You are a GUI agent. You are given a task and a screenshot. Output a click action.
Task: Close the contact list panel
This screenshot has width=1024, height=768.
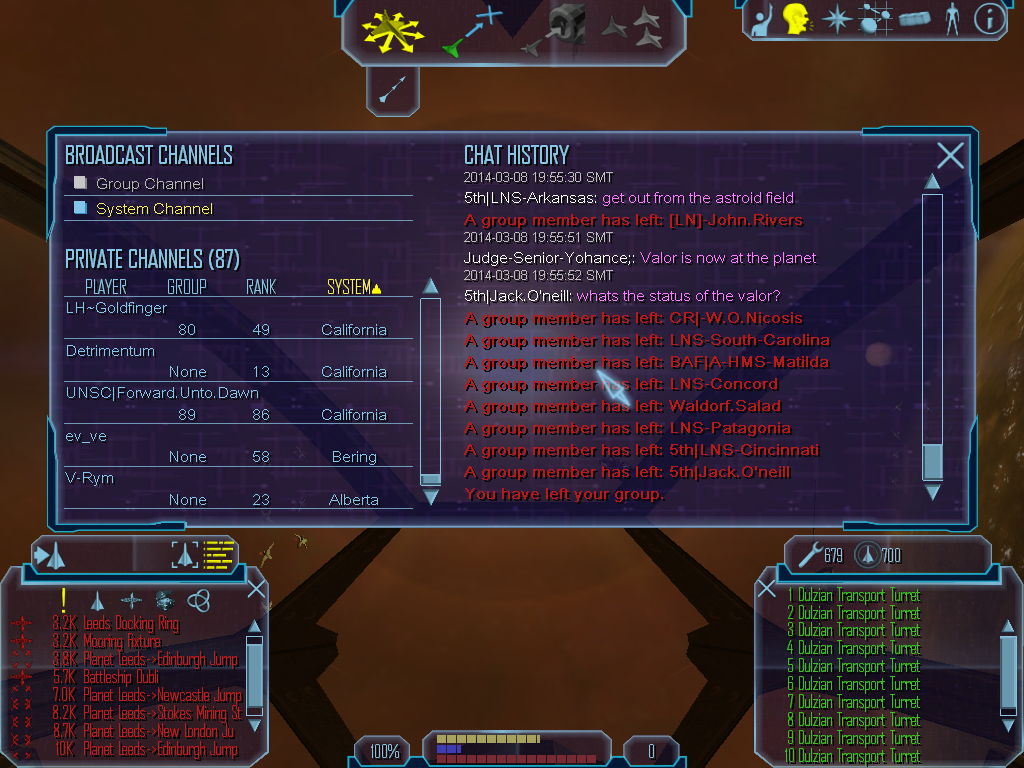point(256,589)
